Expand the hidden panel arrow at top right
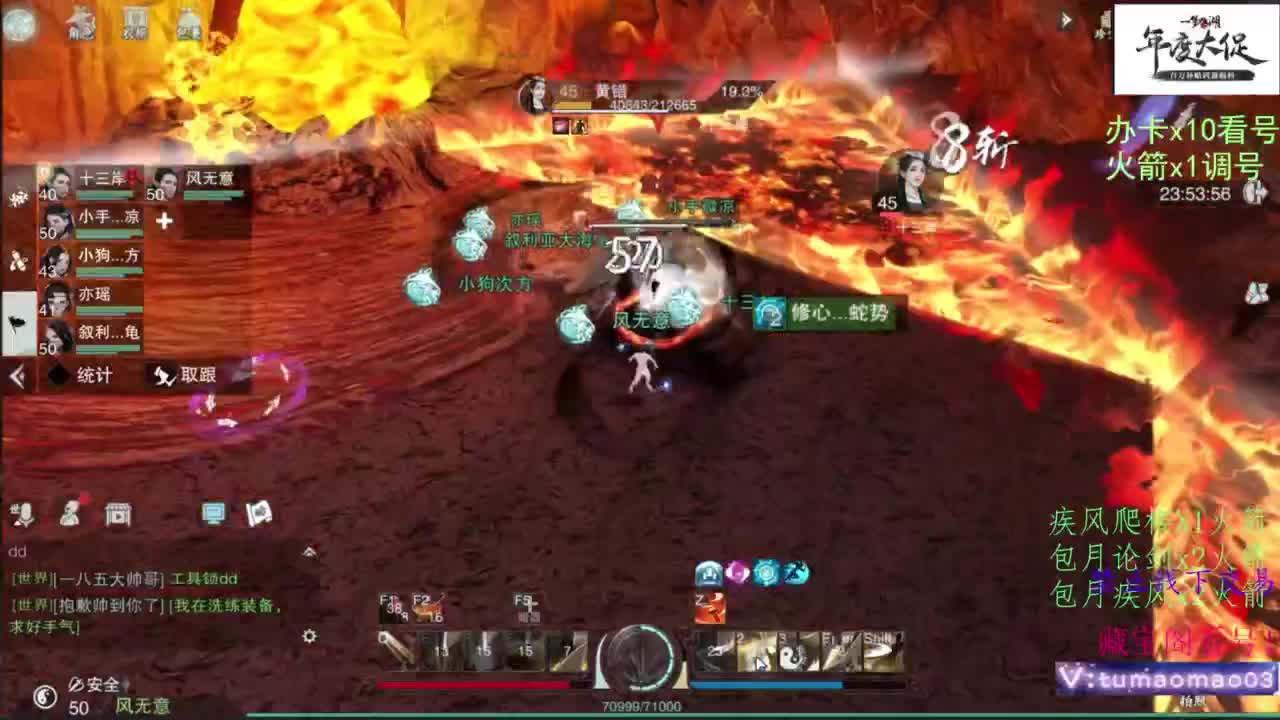1280x720 pixels. point(1064,18)
